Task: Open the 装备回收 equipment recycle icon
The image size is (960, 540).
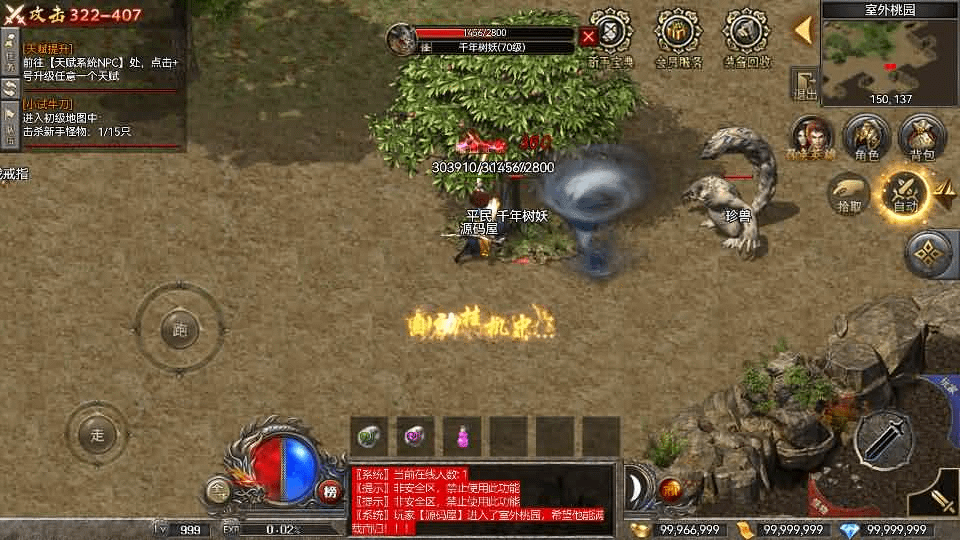Action: click(x=746, y=37)
